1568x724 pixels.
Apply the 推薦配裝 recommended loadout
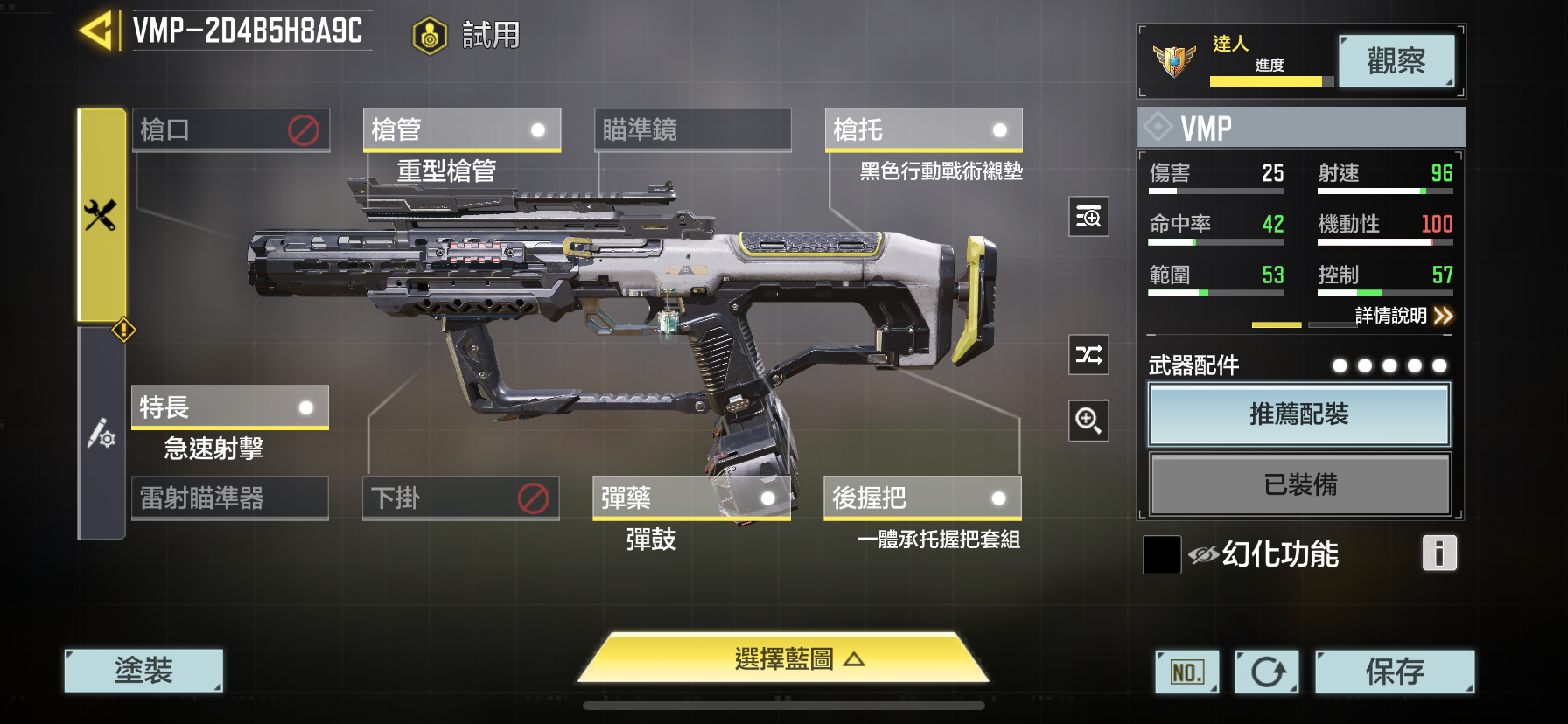1298,414
